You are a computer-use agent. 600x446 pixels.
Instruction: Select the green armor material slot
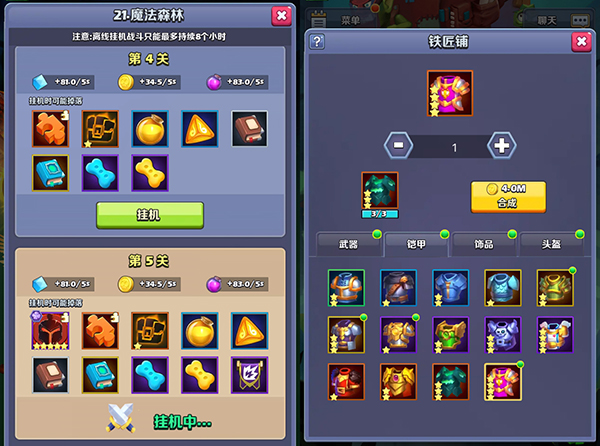pos(380,190)
